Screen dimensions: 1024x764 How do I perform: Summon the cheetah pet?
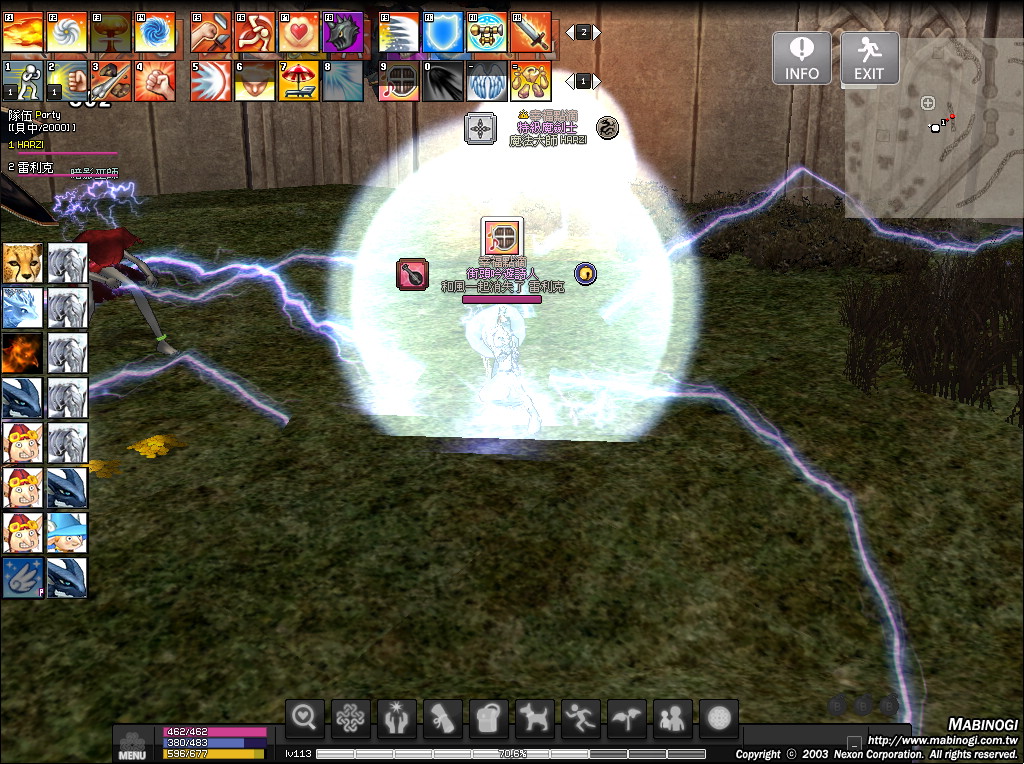pyautogui.click(x=22, y=263)
